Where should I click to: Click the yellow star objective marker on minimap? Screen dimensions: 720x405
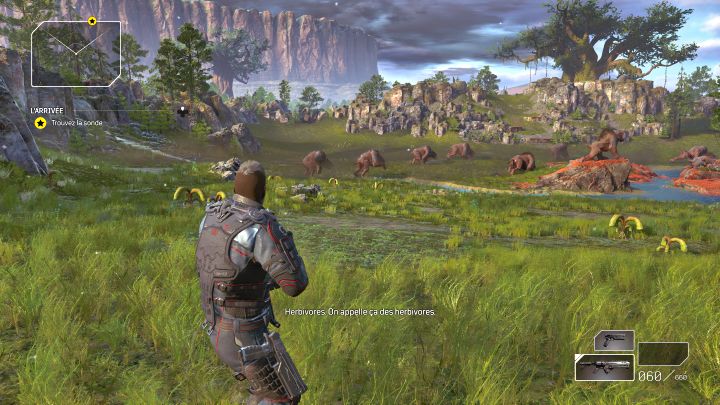coord(92,21)
